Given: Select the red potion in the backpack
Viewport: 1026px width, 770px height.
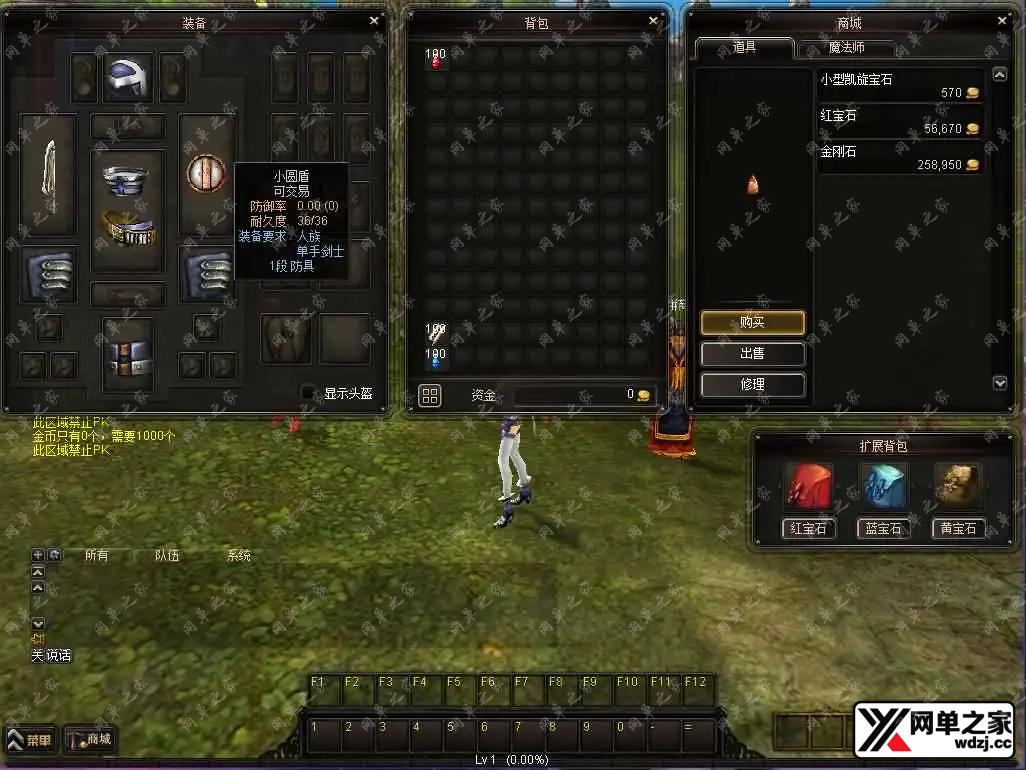Looking at the screenshot, I should point(436,62).
